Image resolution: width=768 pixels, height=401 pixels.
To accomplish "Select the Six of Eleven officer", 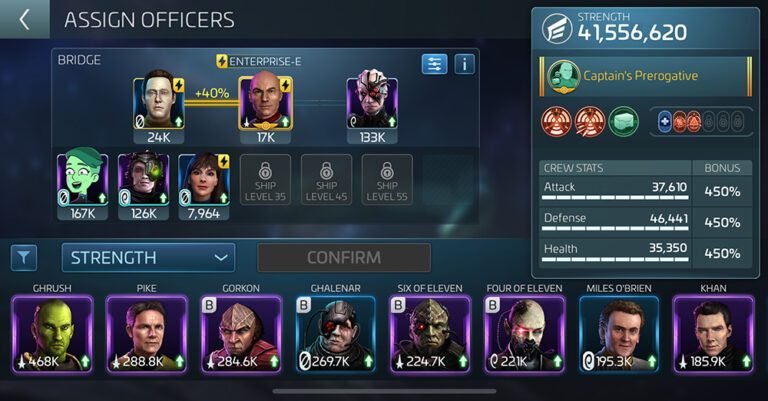I will [429, 334].
